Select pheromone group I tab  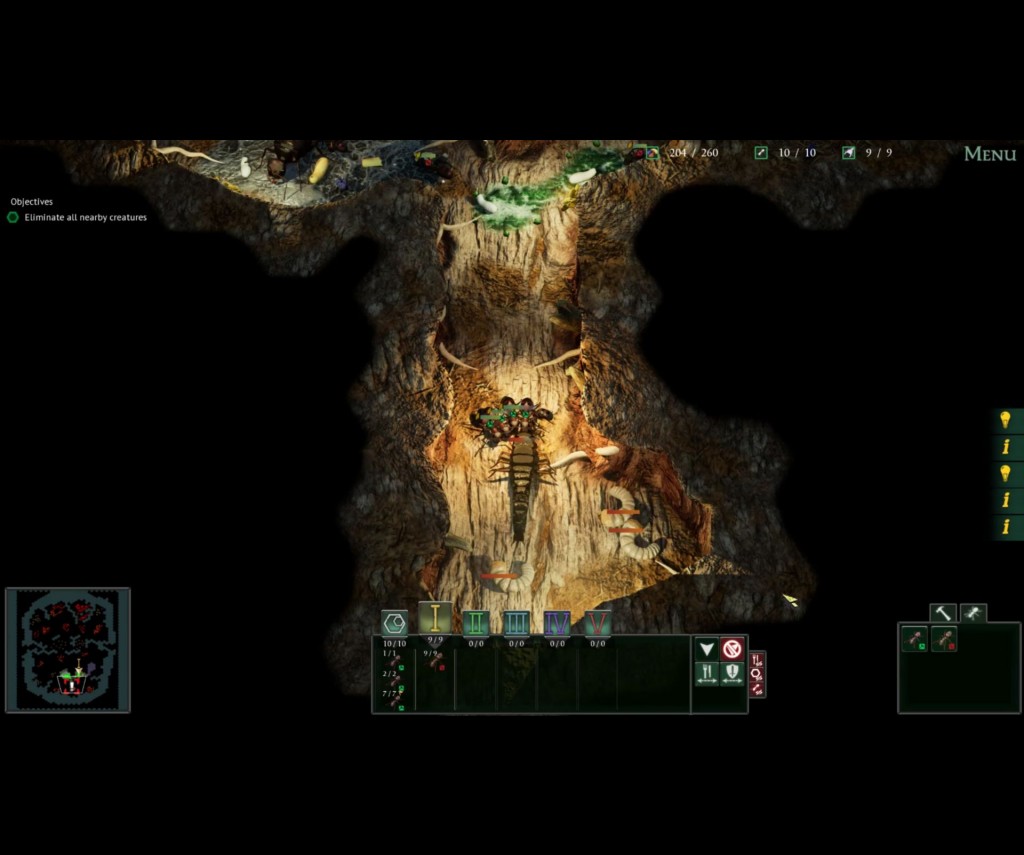(x=435, y=619)
